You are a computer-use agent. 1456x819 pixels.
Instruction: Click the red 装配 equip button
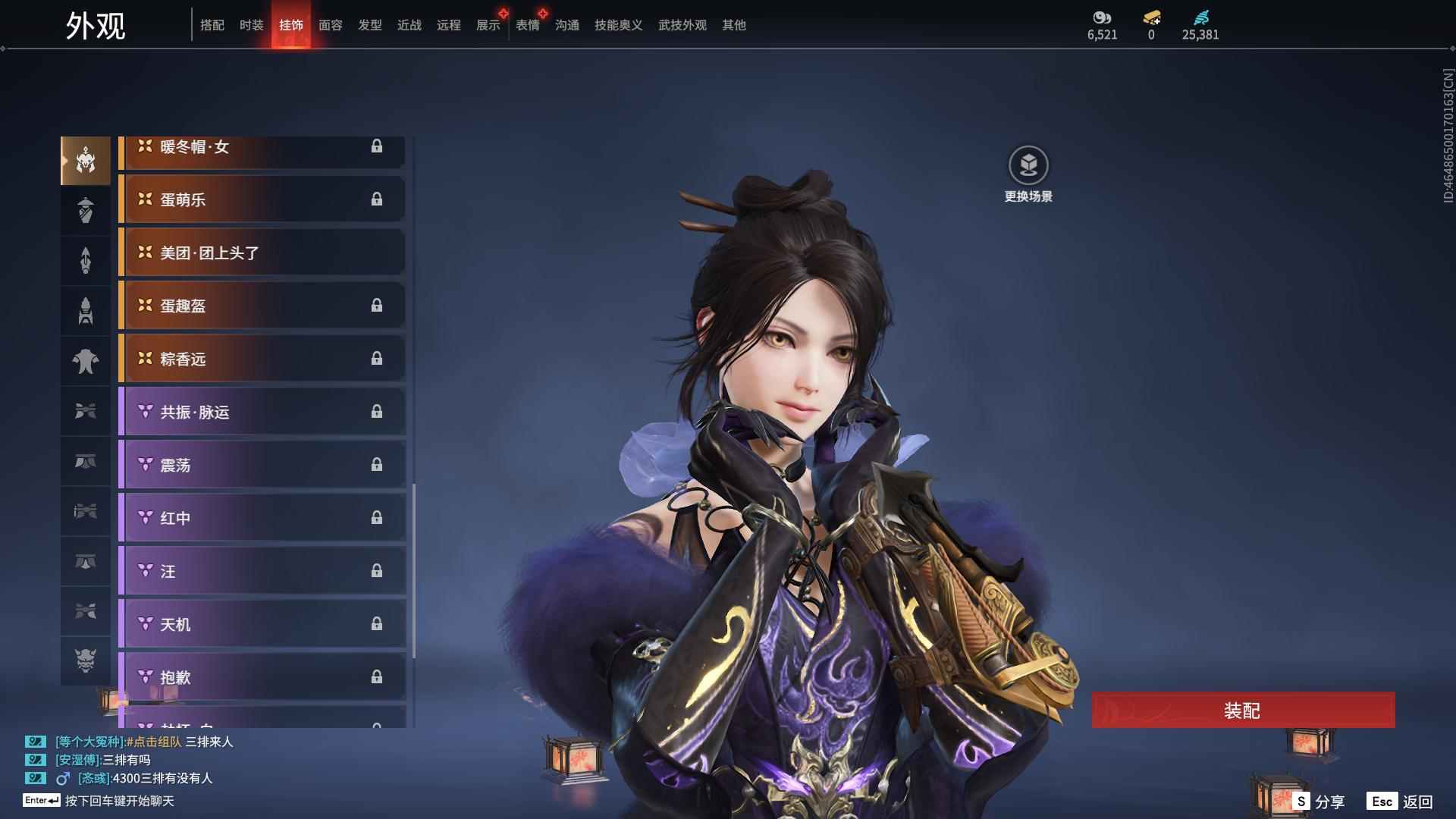1242,711
